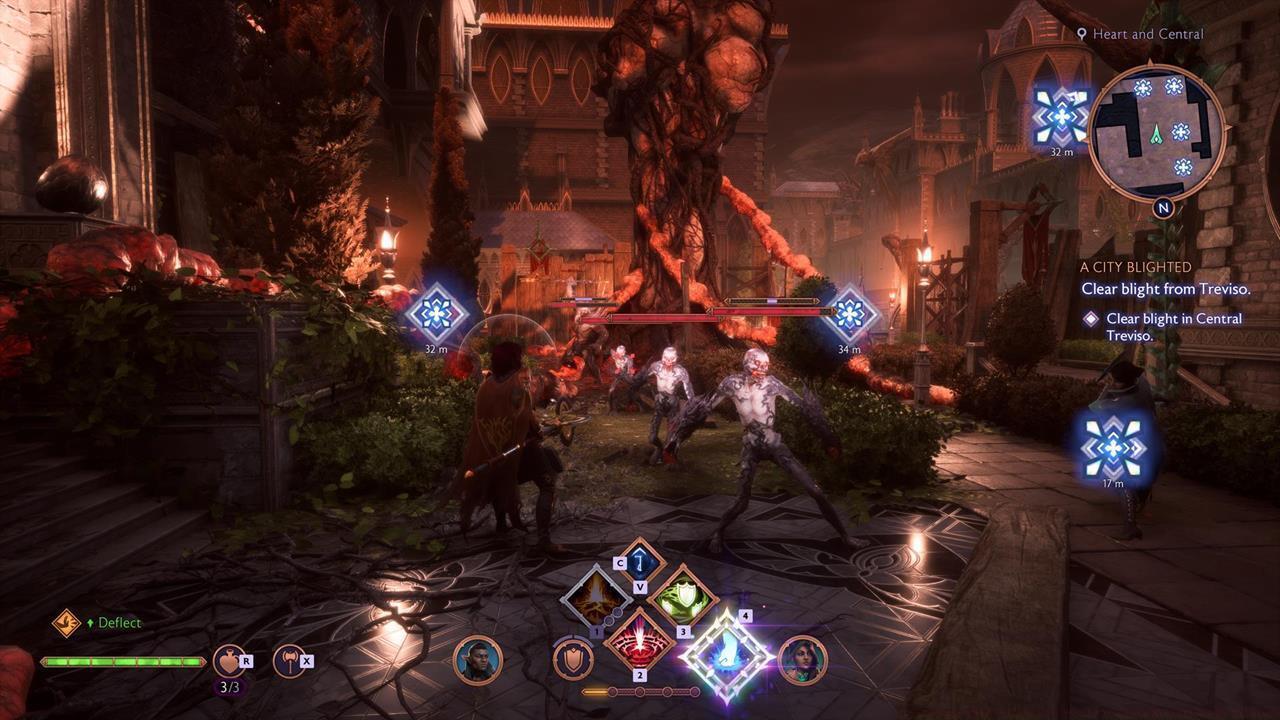Click the Deflect stance icon
The image size is (1280, 720).
point(66,622)
